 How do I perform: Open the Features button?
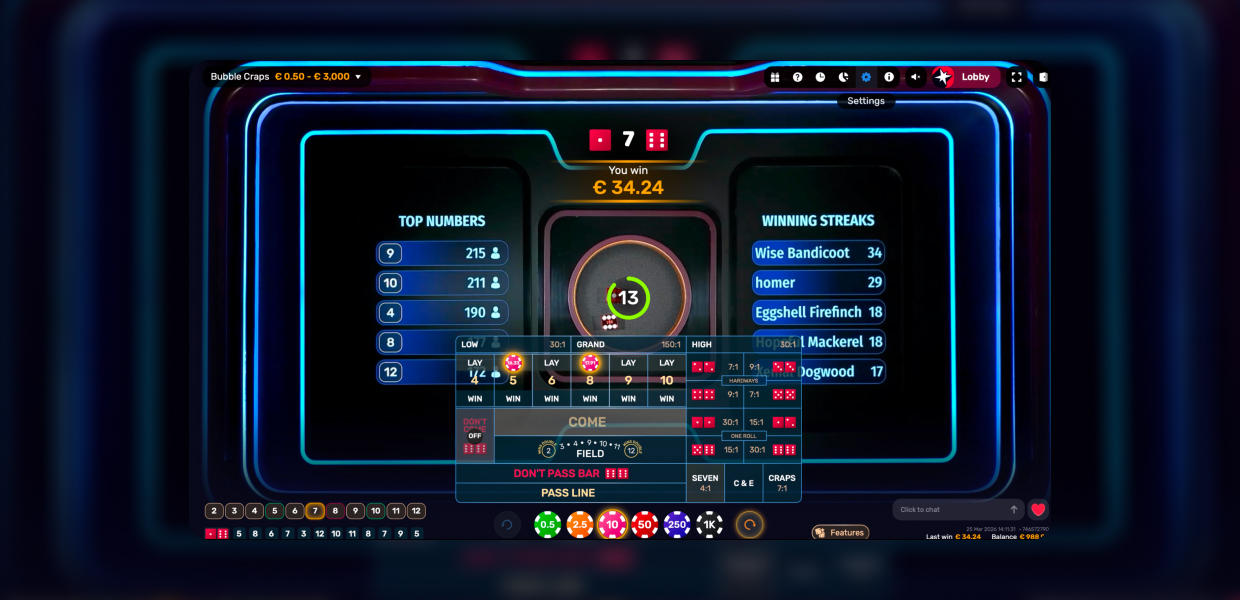[840, 533]
